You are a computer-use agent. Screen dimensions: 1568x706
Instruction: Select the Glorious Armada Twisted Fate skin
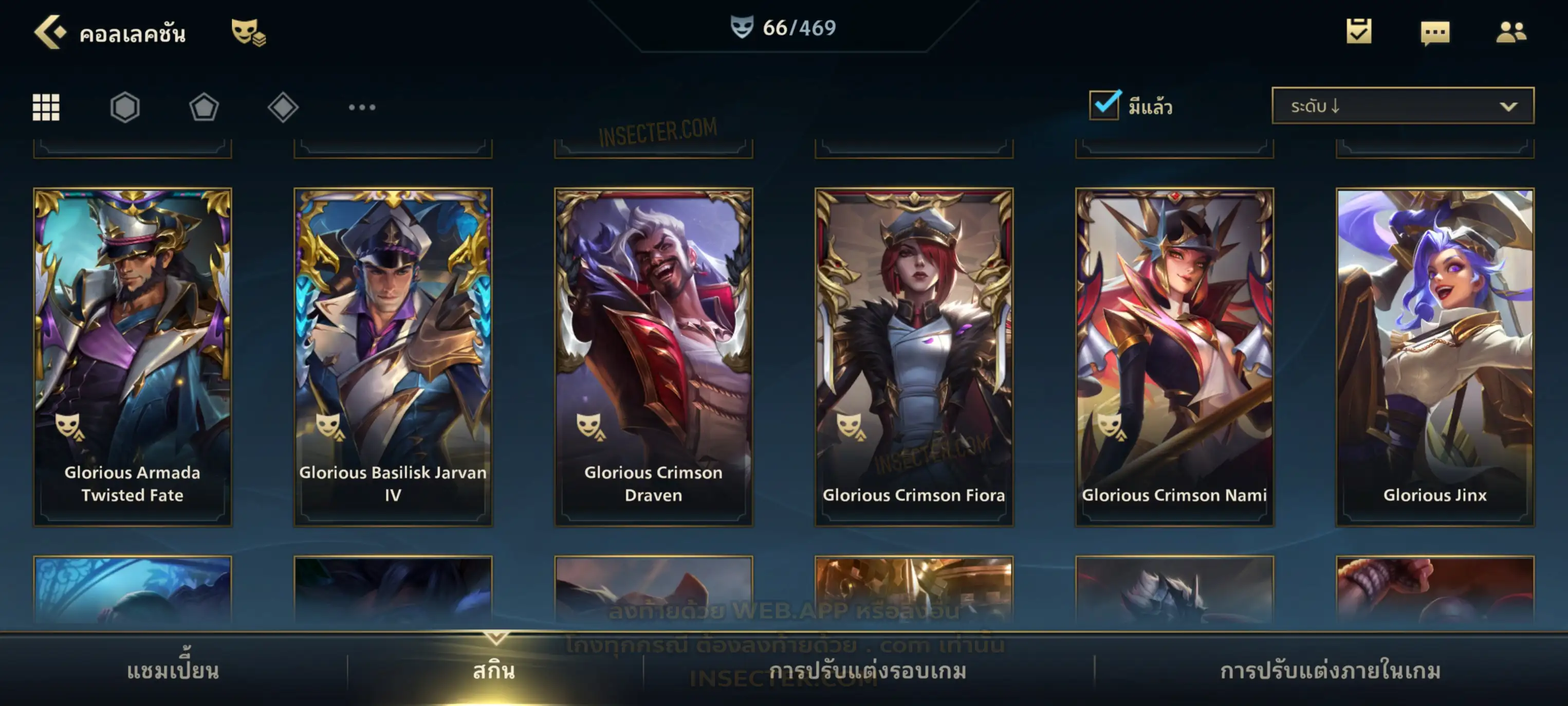[133, 356]
